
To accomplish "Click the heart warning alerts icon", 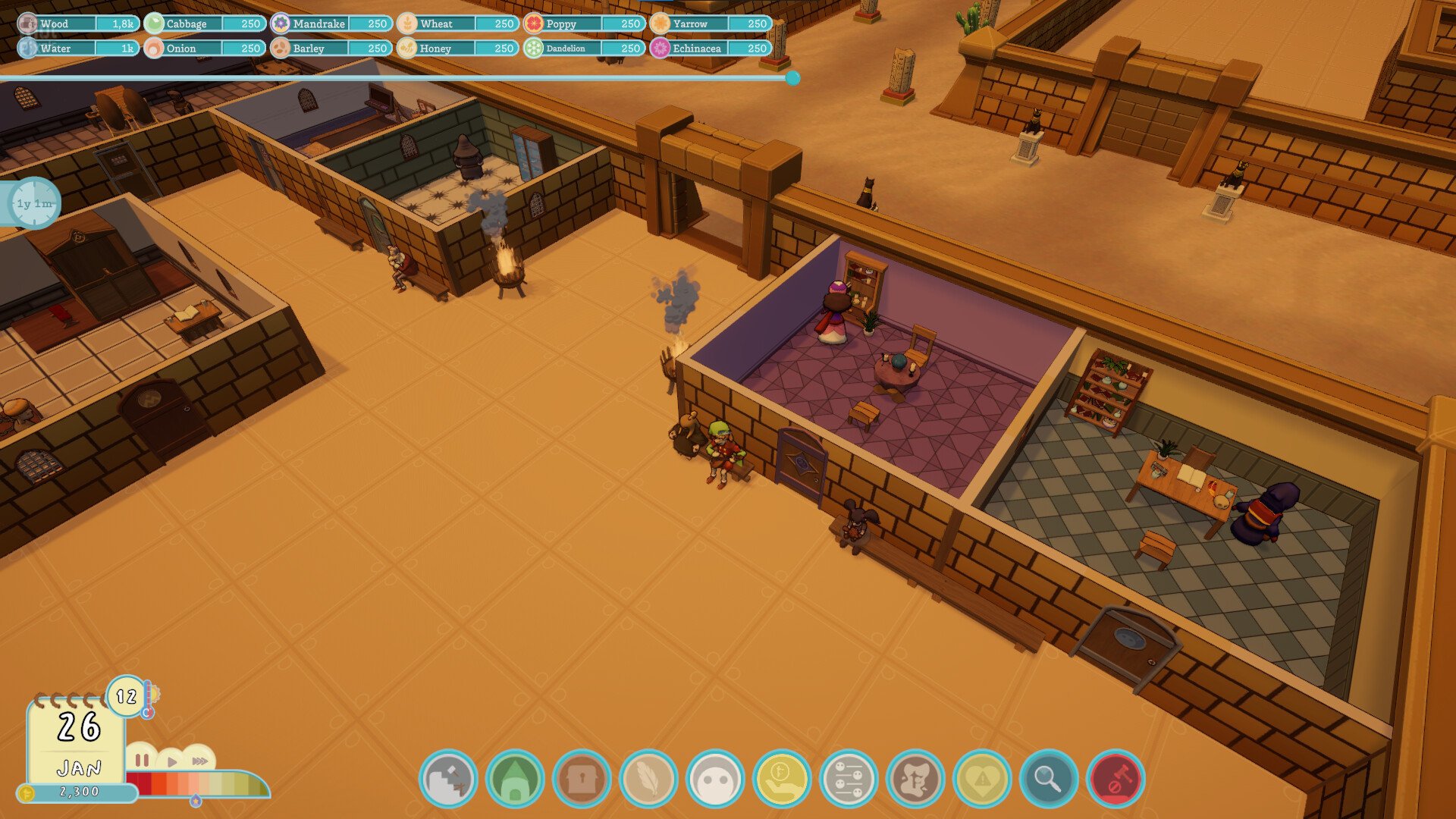I will (982, 778).
